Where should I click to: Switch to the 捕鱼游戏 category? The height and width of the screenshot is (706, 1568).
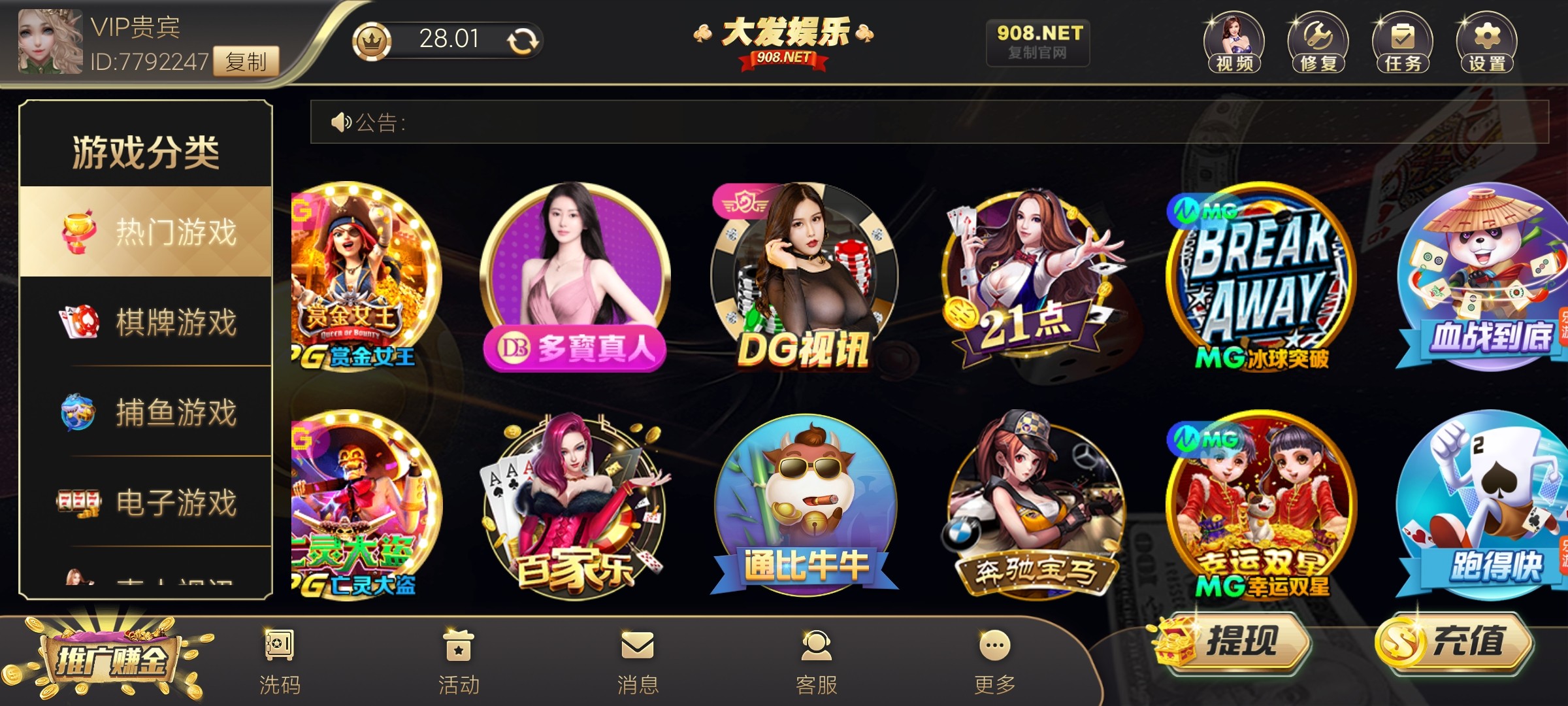click(146, 412)
